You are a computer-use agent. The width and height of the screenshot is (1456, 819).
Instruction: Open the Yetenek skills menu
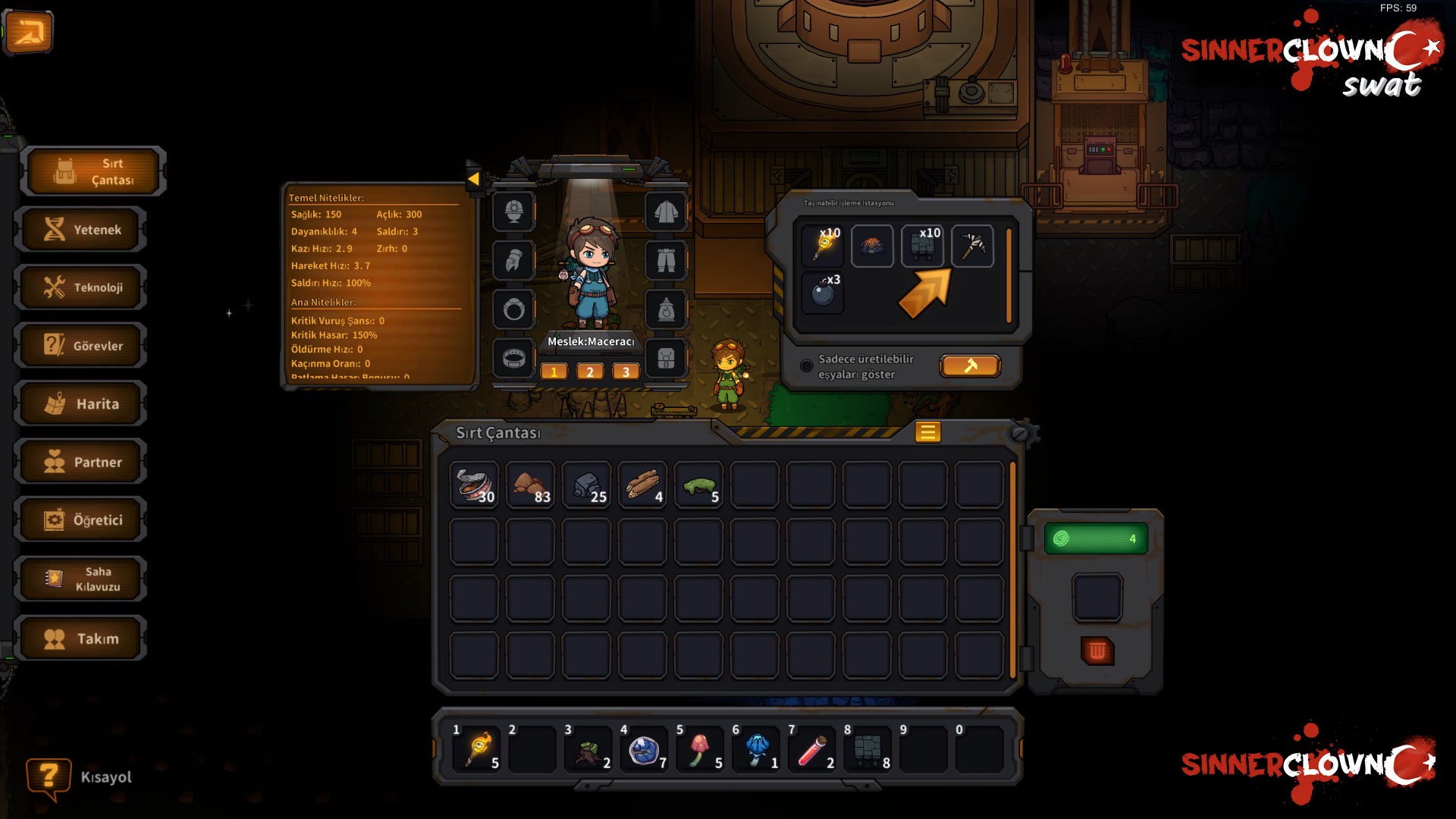(82, 230)
